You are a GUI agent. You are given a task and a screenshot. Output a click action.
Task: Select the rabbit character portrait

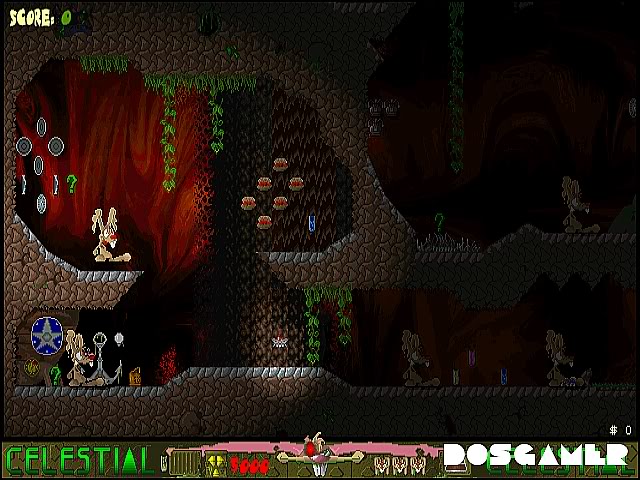click(318, 456)
